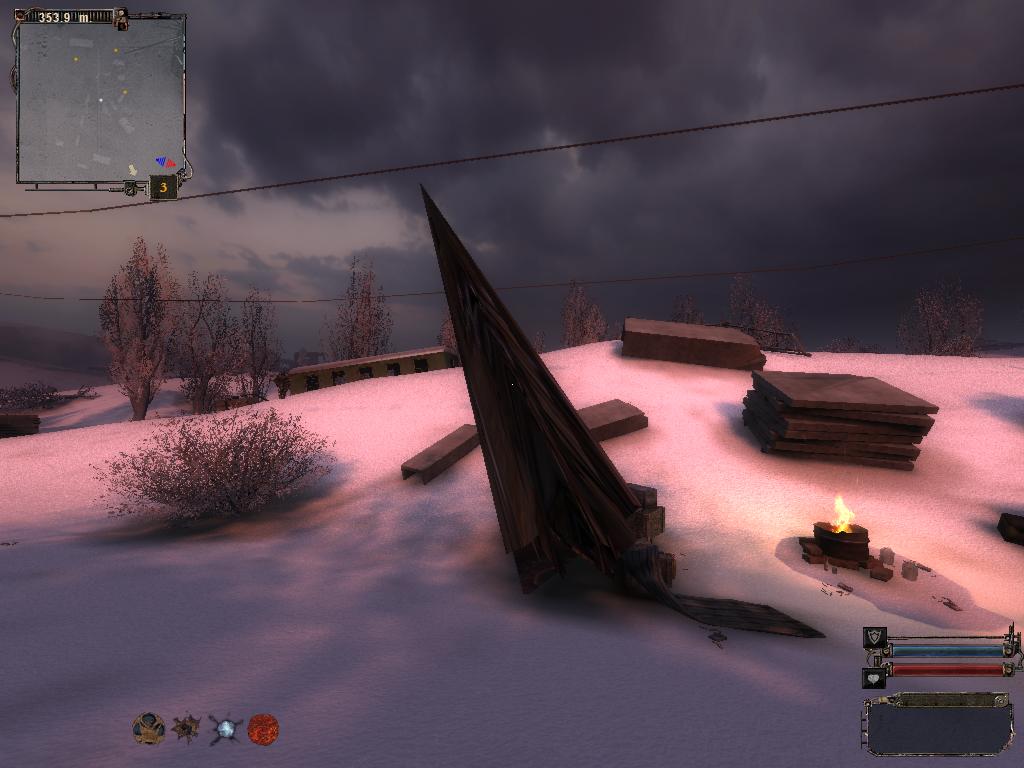Click the spiky brown artifact icon

[186, 728]
